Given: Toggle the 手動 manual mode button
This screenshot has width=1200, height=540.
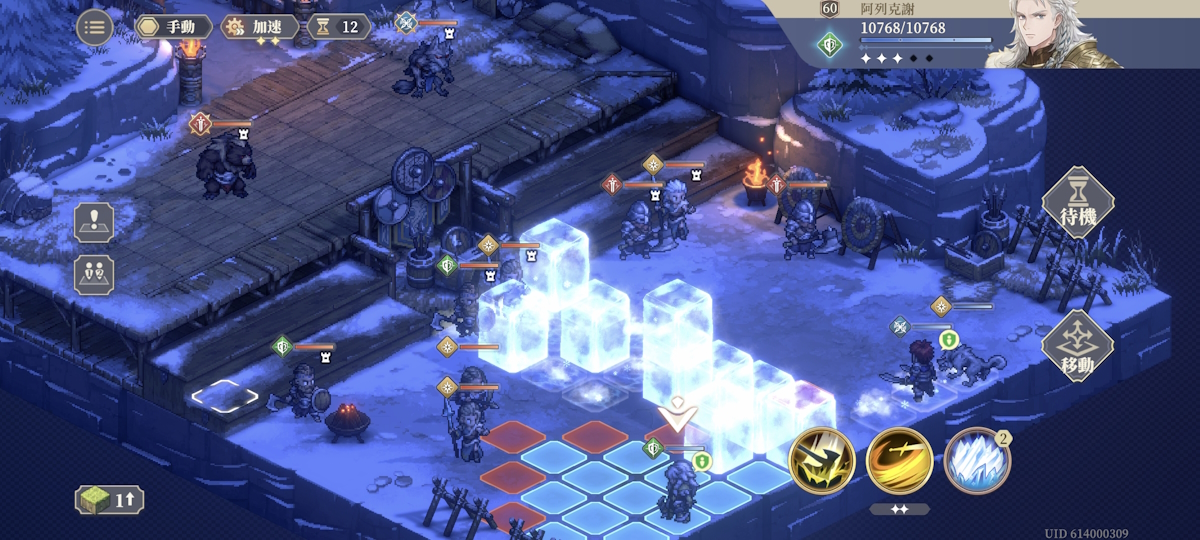Looking at the screenshot, I should pyautogui.click(x=174, y=27).
